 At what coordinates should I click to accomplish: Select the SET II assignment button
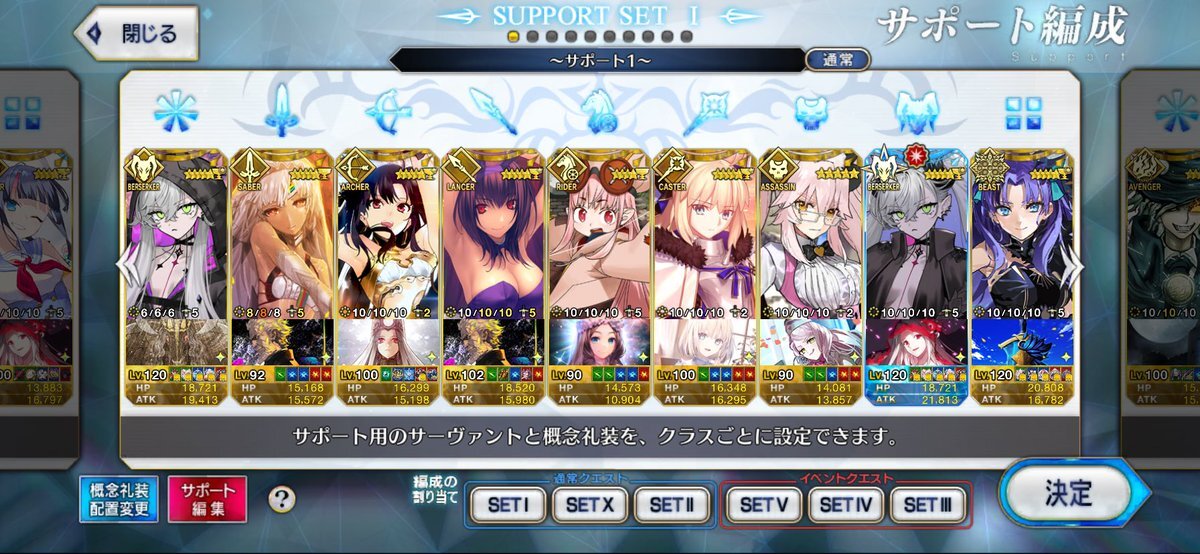[x=671, y=505]
